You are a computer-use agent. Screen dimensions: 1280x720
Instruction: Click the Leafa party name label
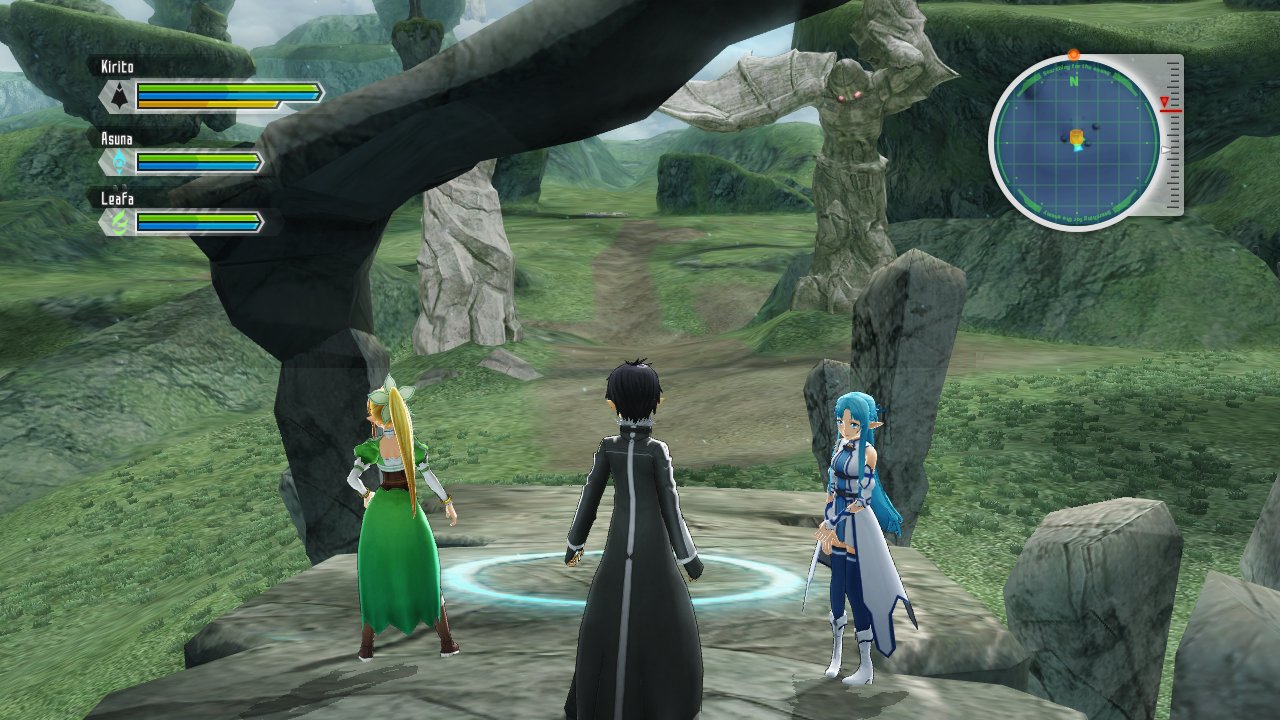click(x=117, y=198)
